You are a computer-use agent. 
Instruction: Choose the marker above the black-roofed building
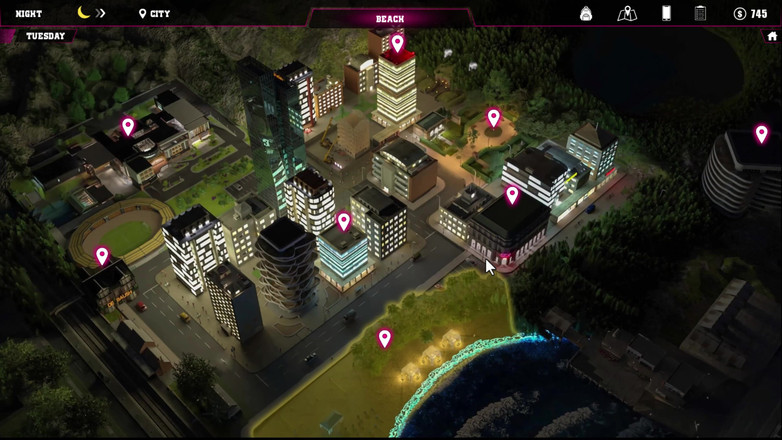(x=512, y=195)
